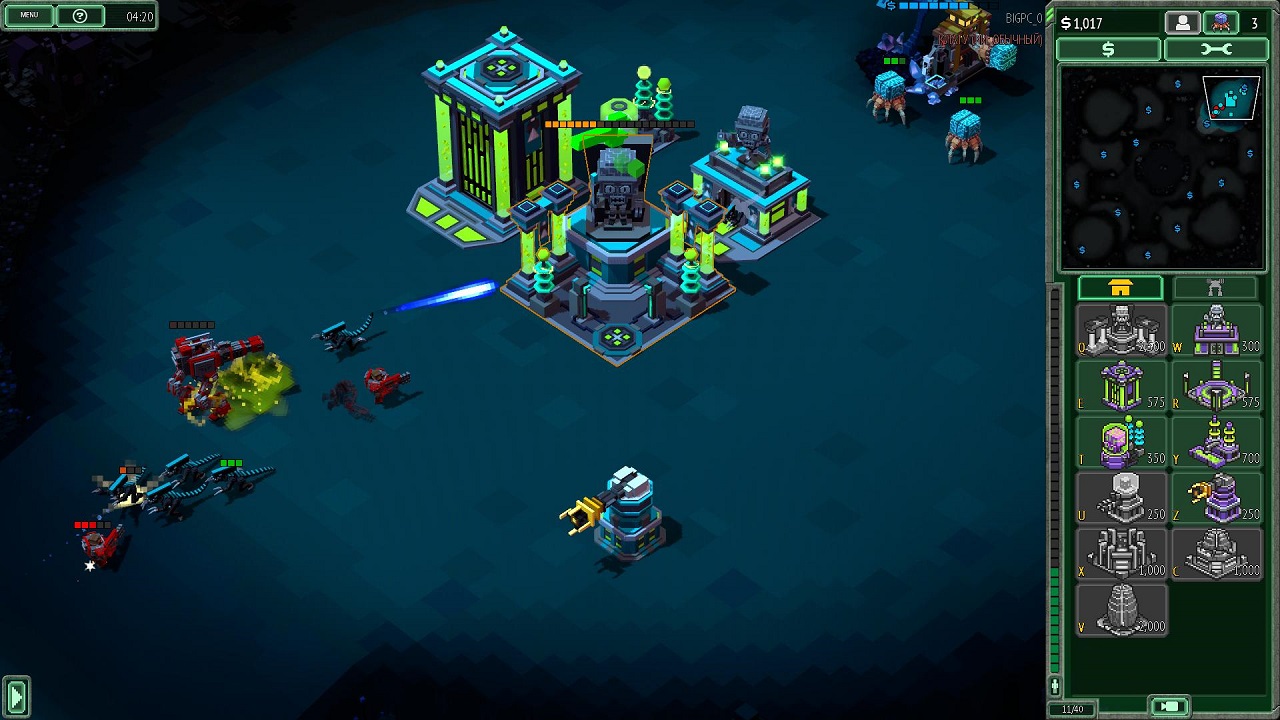Activate the wrench repair button
This screenshot has height=720, width=1280.
click(1215, 50)
